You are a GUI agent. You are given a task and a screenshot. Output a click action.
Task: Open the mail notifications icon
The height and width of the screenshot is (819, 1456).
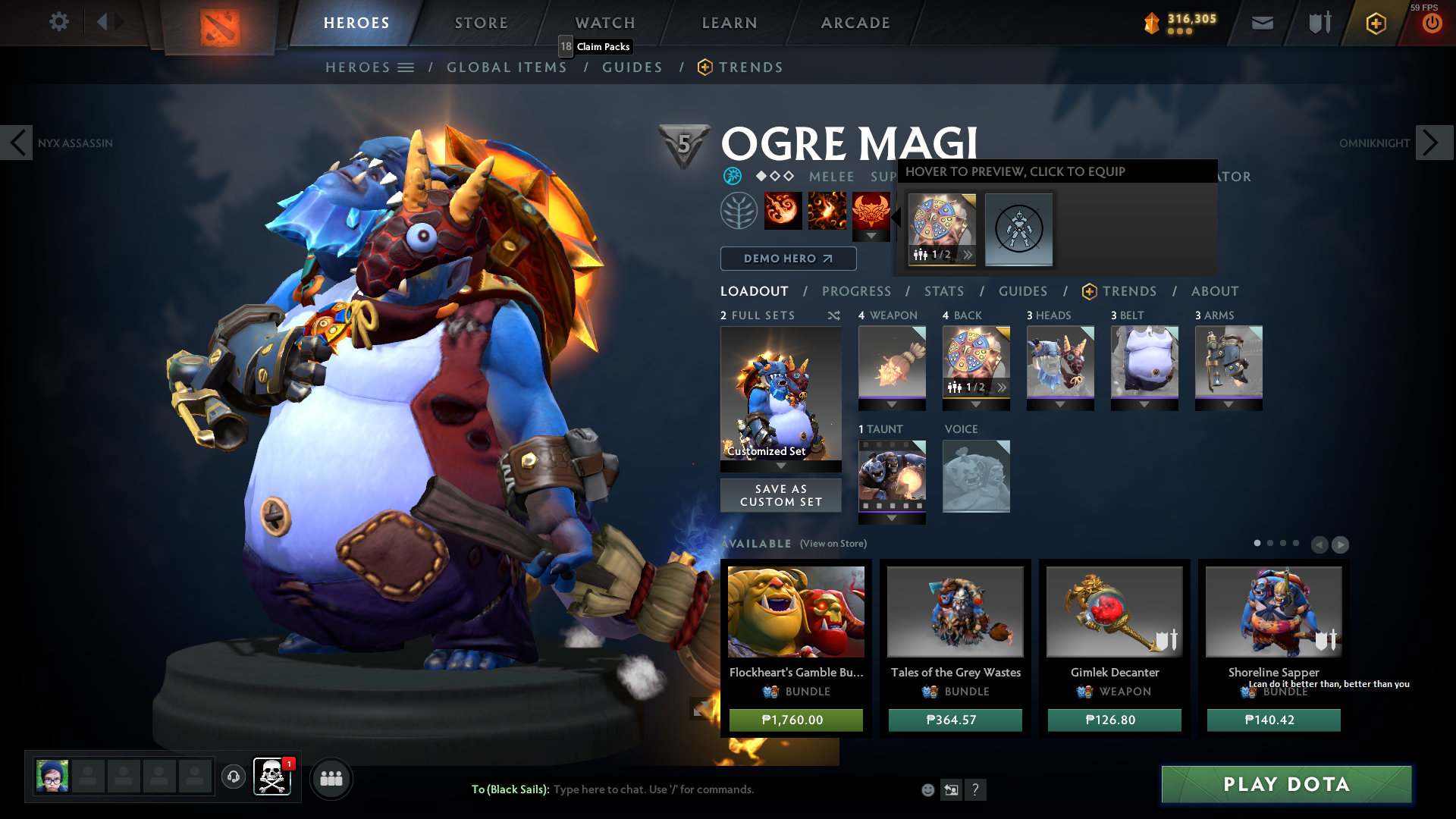pyautogui.click(x=1261, y=23)
